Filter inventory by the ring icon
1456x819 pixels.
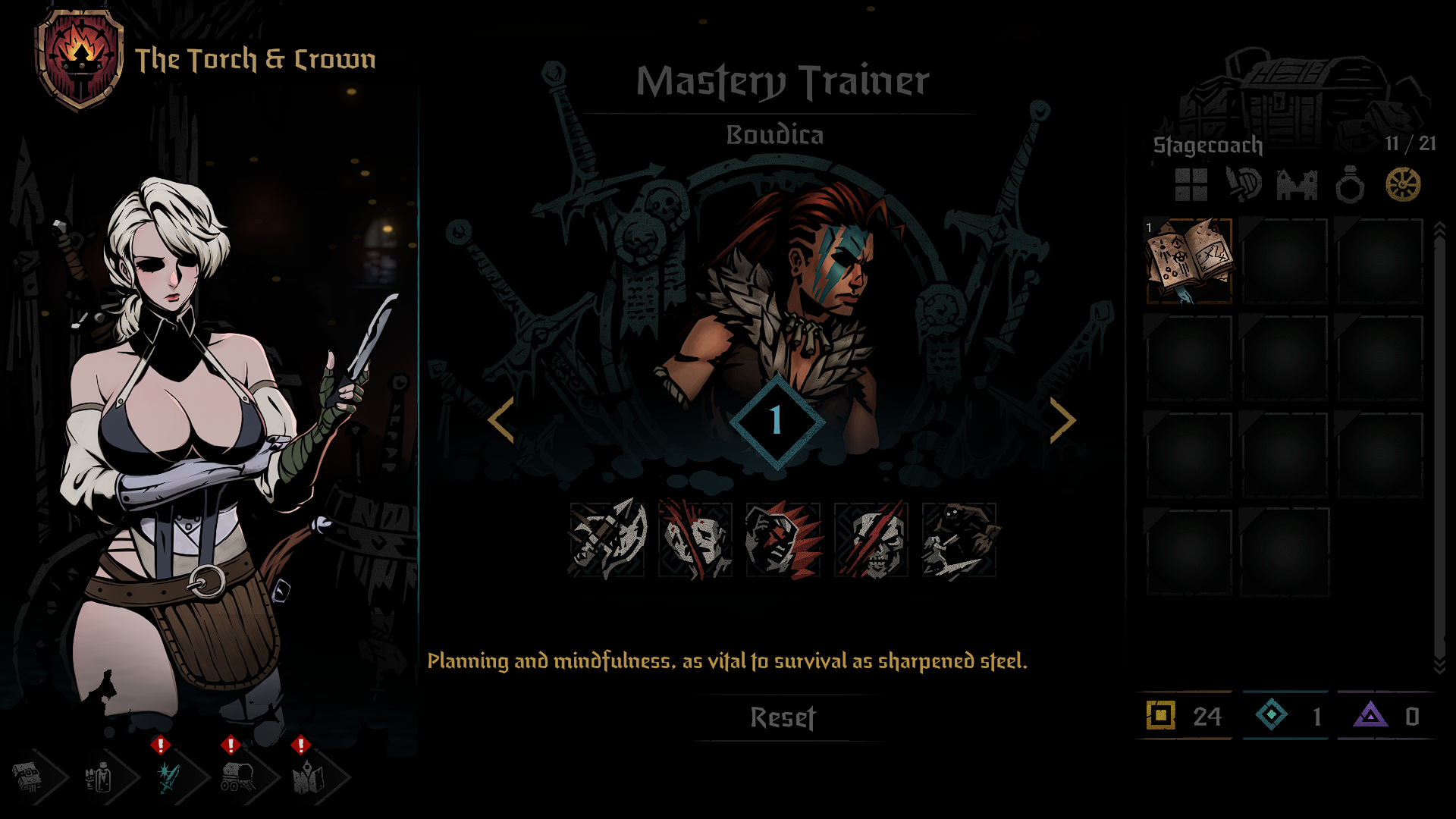(1350, 184)
